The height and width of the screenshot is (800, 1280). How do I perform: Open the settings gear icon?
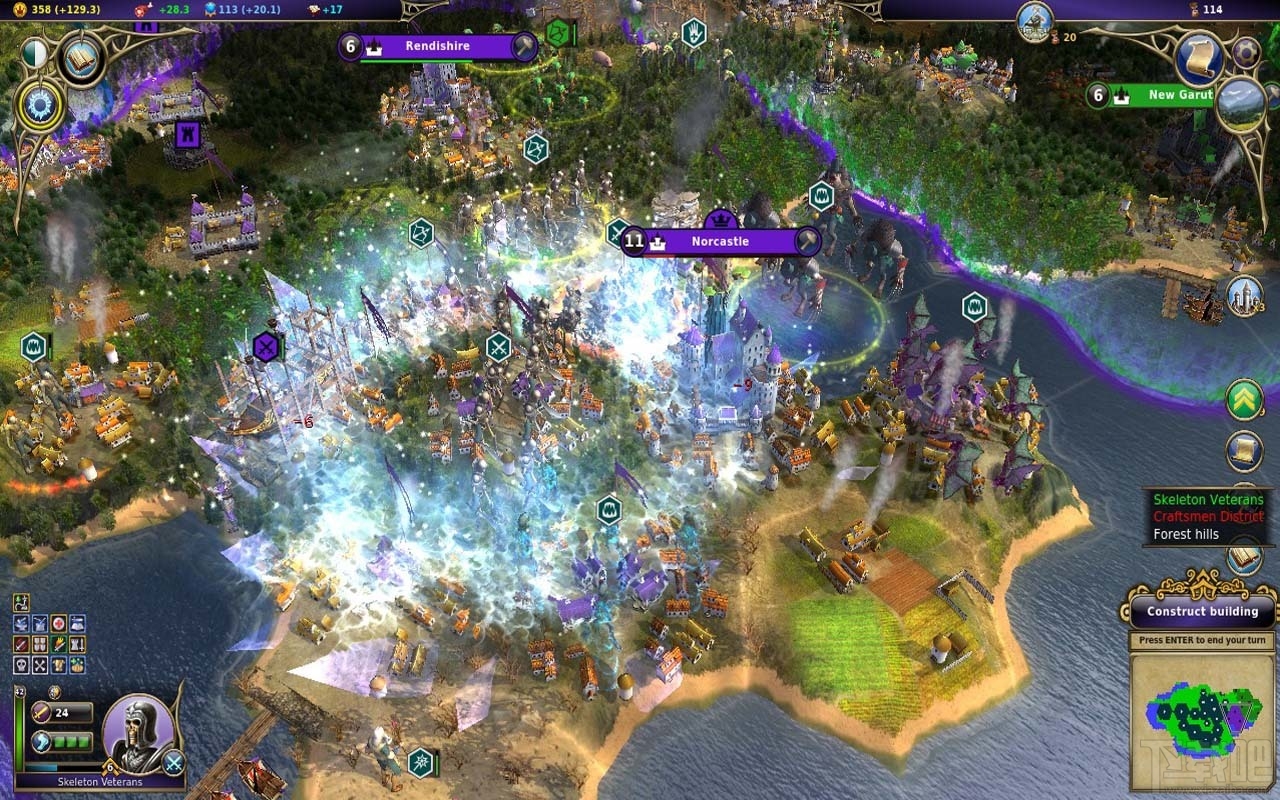pyautogui.click(x=1246, y=52)
